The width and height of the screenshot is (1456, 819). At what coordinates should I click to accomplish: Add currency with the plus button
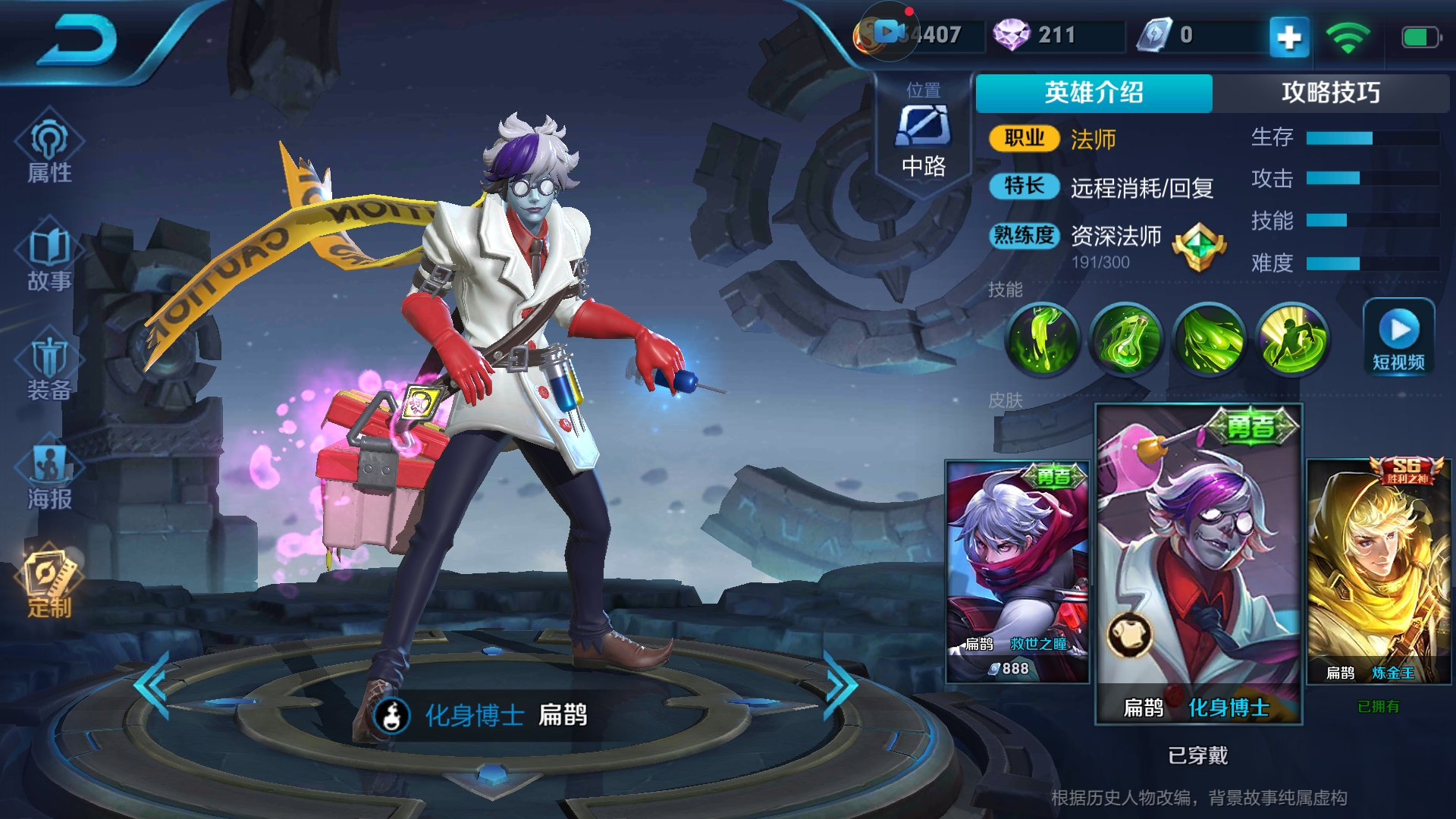pyautogui.click(x=1289, y=36)
